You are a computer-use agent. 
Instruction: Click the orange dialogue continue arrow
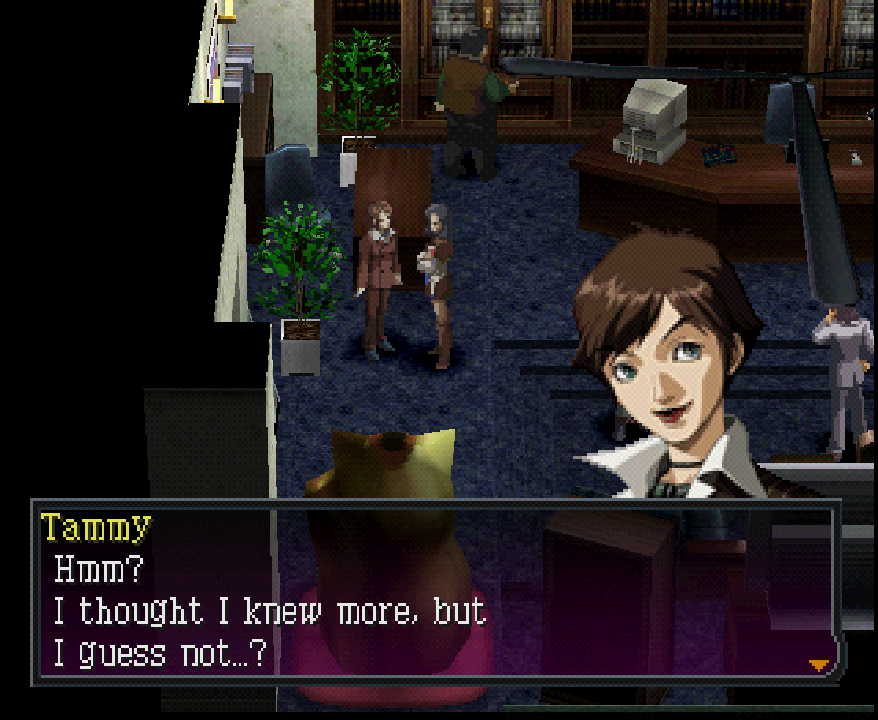coord(820,664)
